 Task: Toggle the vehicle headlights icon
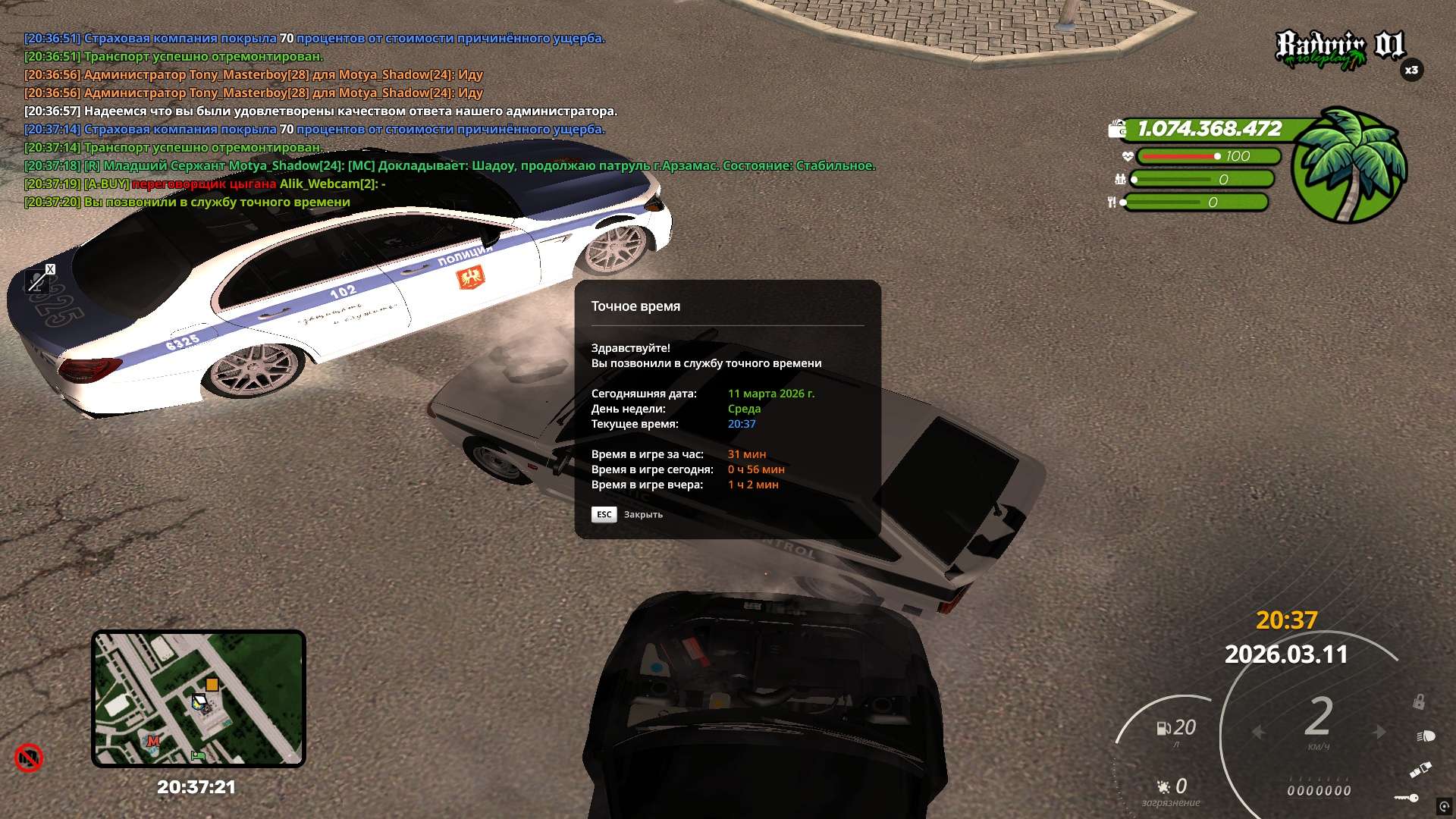pos(1426,736)
